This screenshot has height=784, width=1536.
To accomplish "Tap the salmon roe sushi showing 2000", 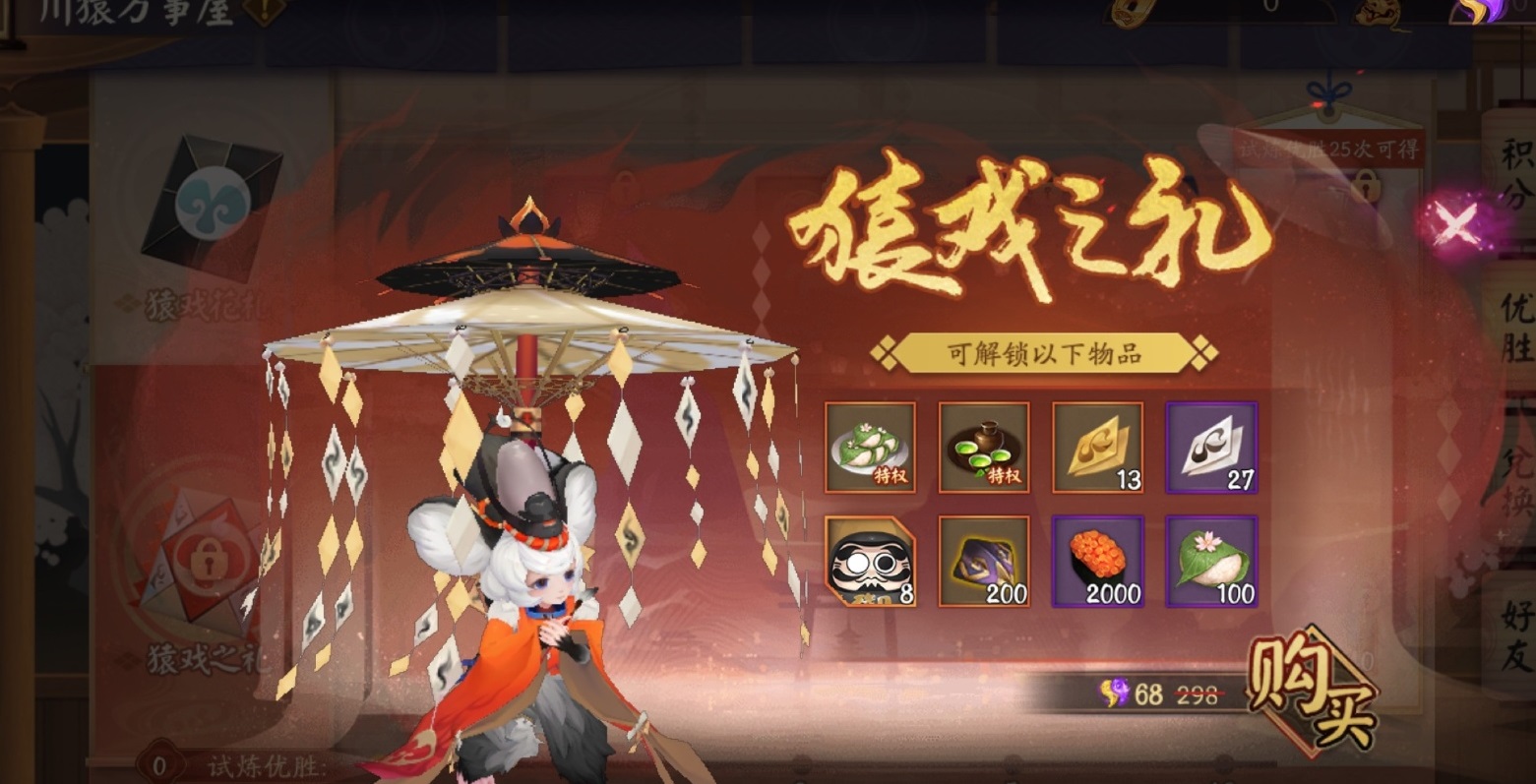I will coord(1097,561).
